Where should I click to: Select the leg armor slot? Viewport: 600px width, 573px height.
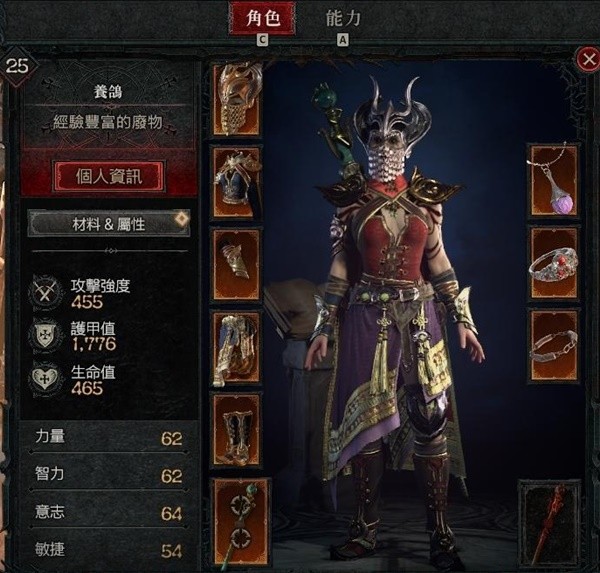pos(237,348)
